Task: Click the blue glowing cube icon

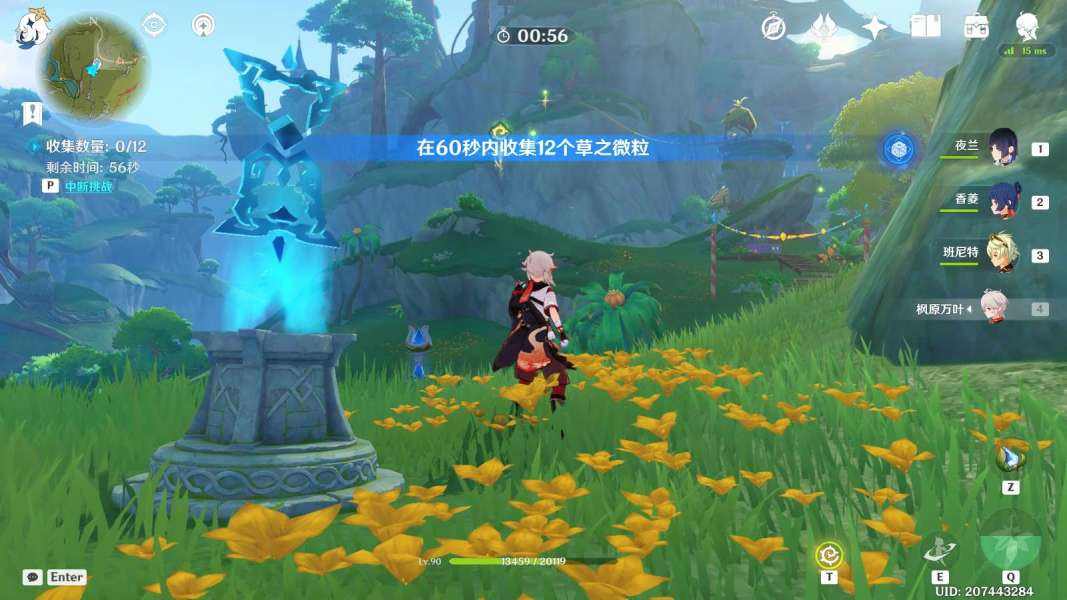Action: pyautogui.click(x=898, y=150)
